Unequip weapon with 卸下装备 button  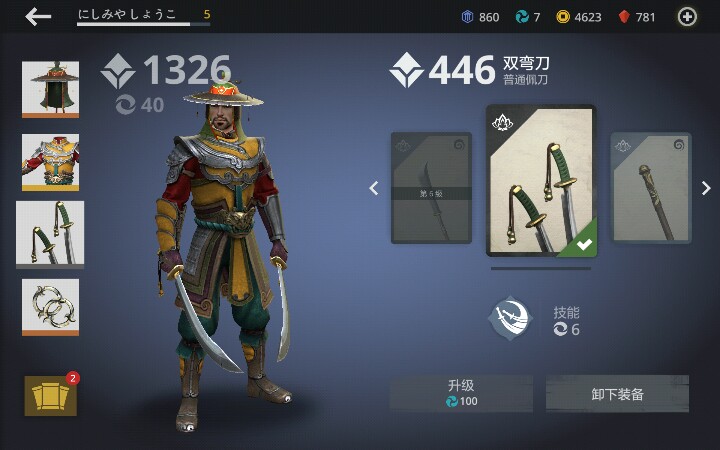(x=617, y=393)
